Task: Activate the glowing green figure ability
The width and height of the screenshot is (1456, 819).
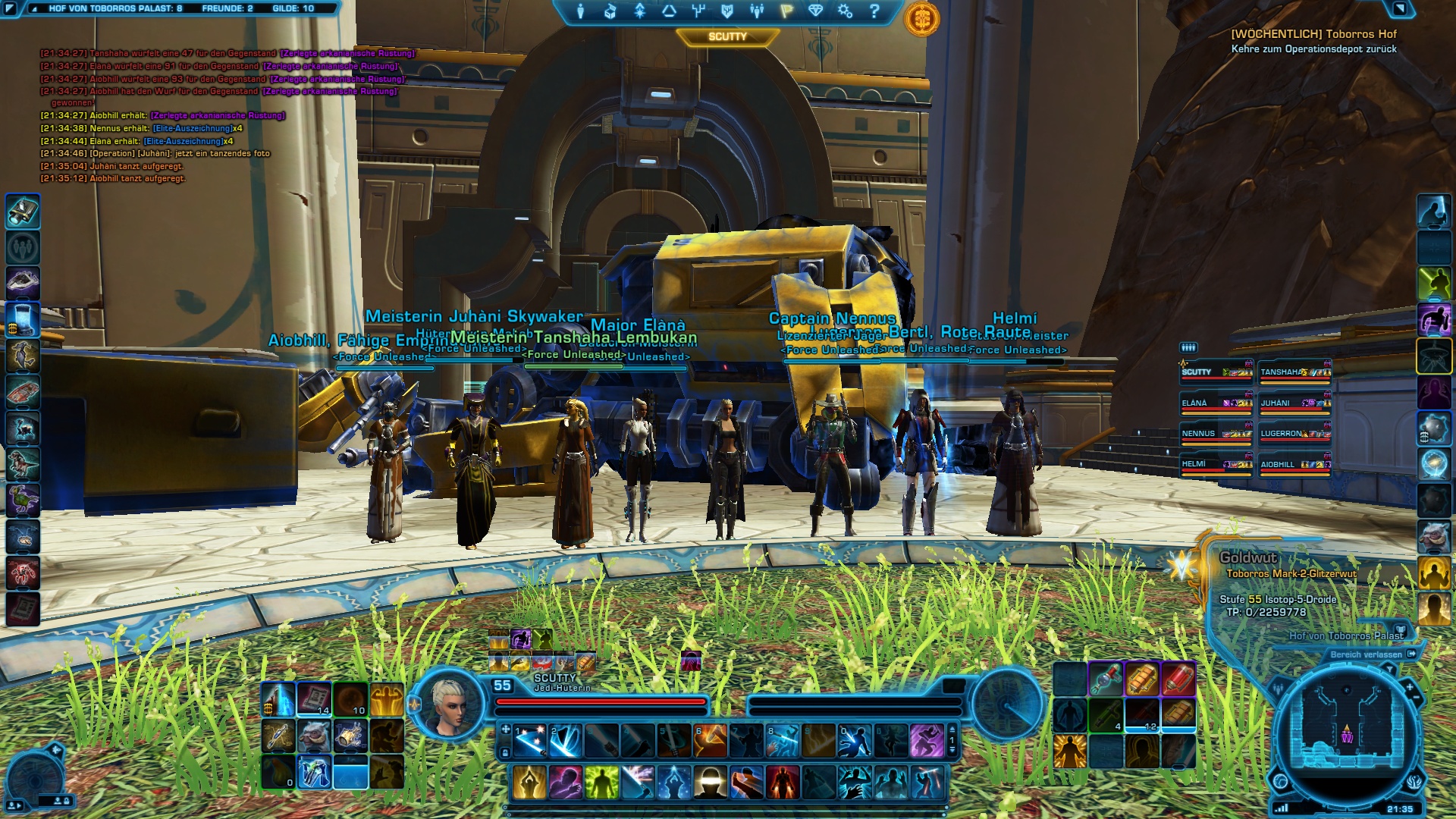Action: (601, 783)
